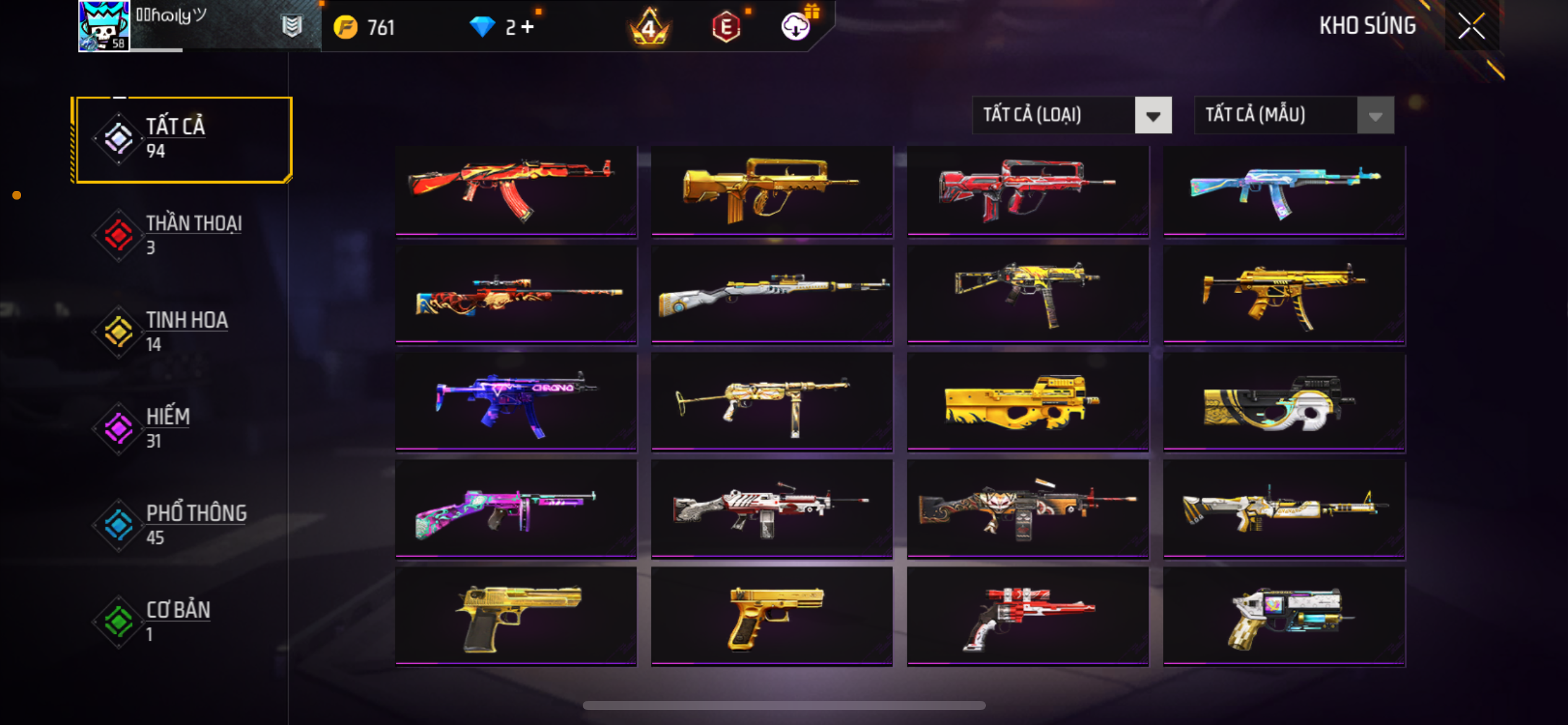1568x725 pixels.
Task: Expand the Tất Cả (Mẫu) dropdown
Action: click(x=1294, y=115)
